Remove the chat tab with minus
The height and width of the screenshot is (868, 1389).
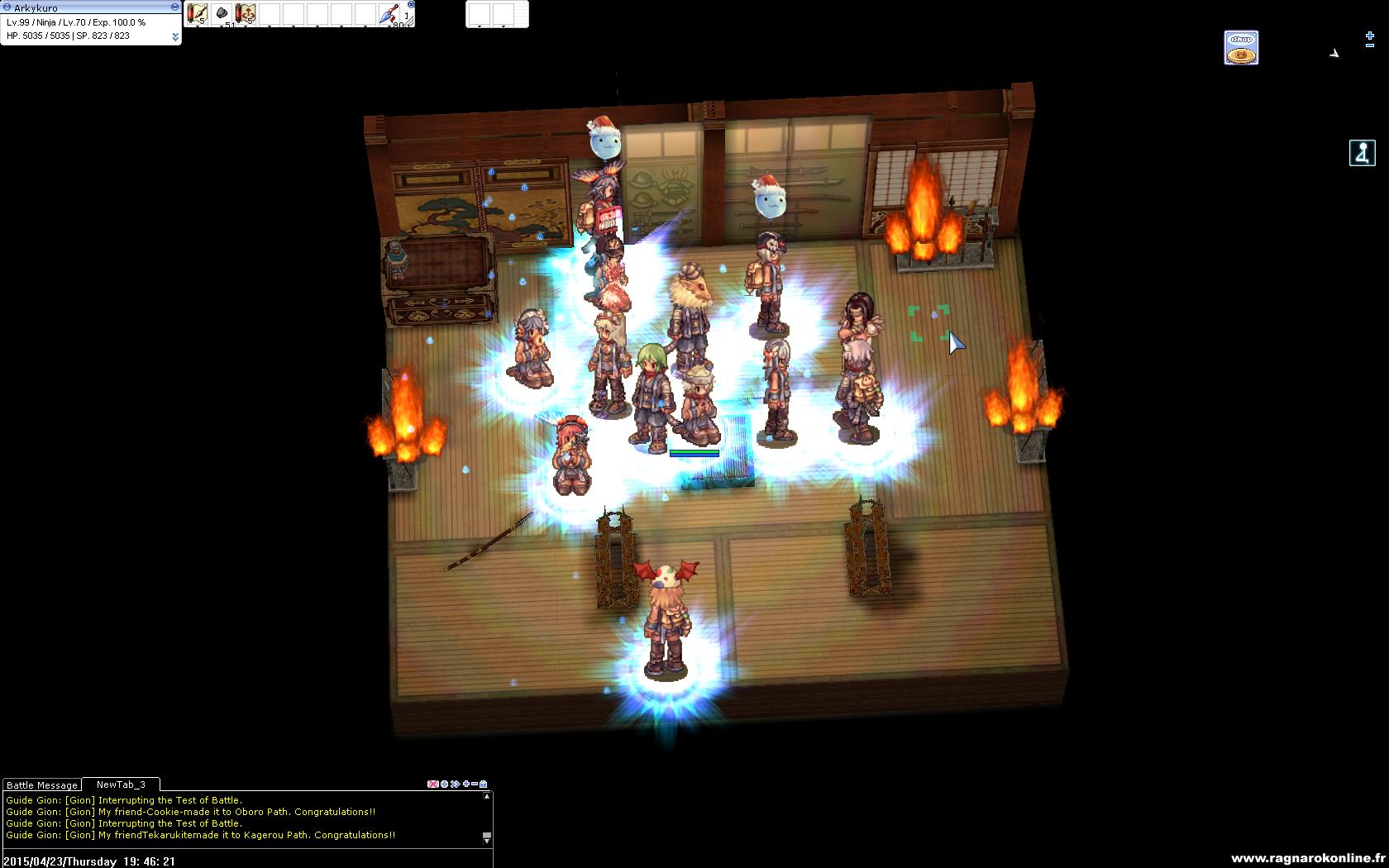(475, 784)
